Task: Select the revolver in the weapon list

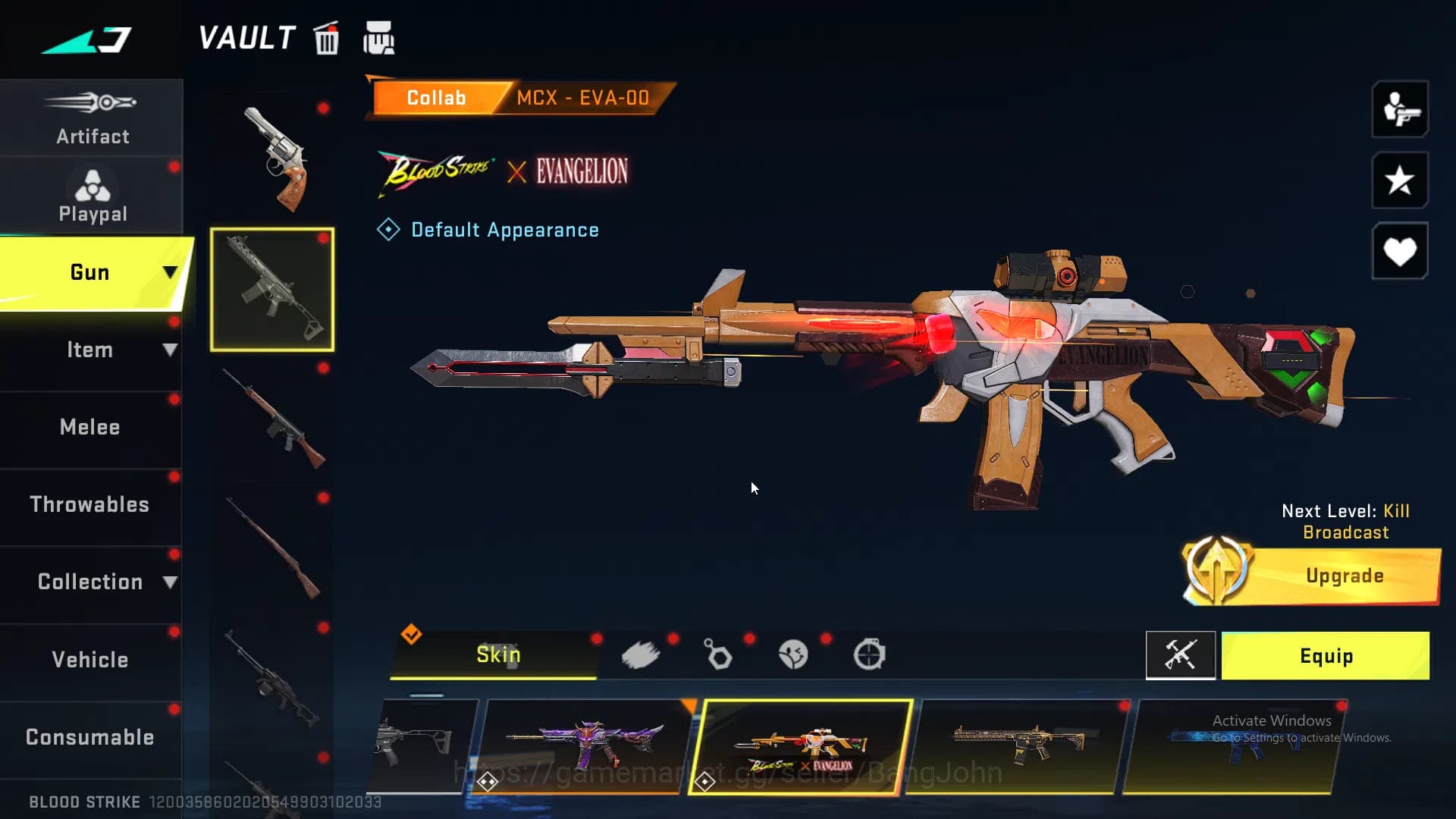Action: pos(276,159)
